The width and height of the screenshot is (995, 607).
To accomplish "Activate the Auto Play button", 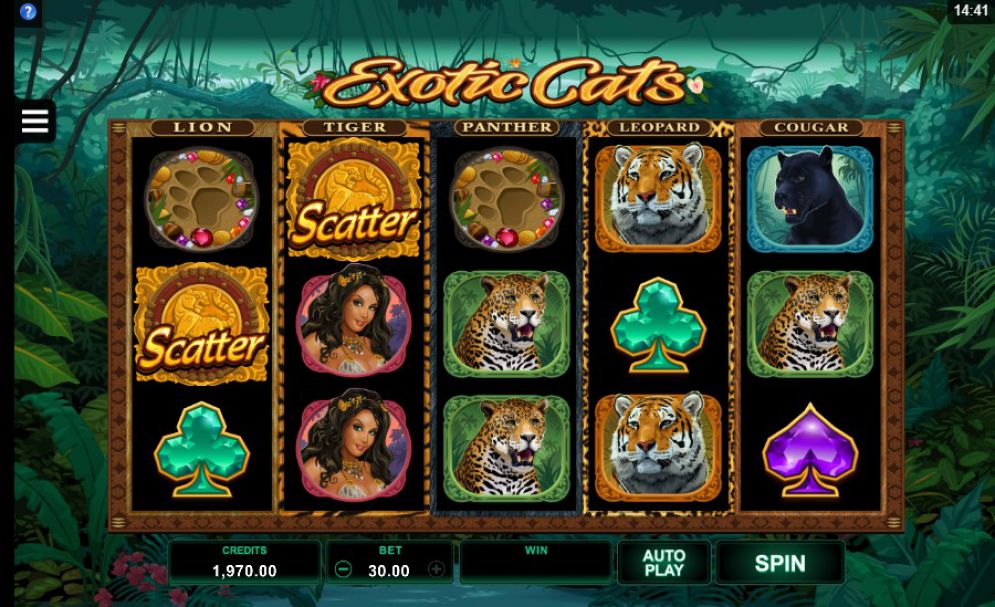I will click(663, 563).
